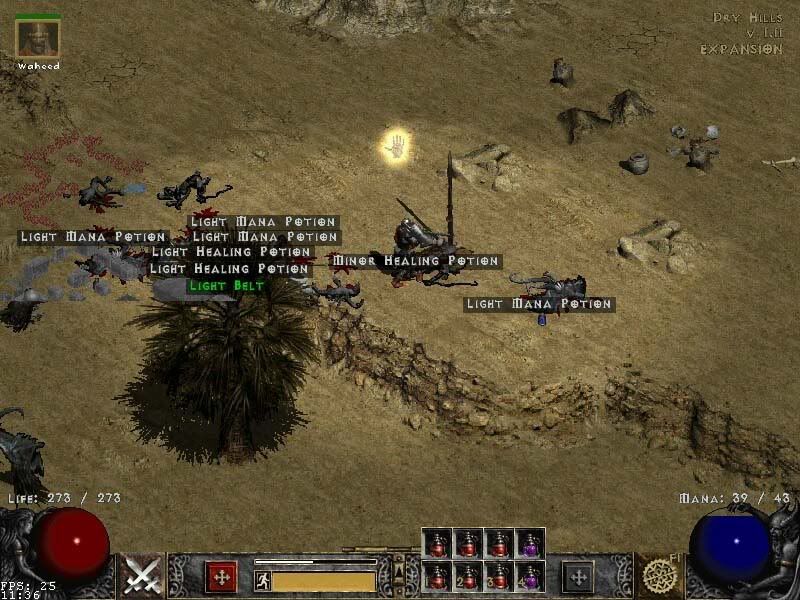Screen dimensions: 800x600
Task: Pick up the green Light Belt label
Action: (227, 286)
